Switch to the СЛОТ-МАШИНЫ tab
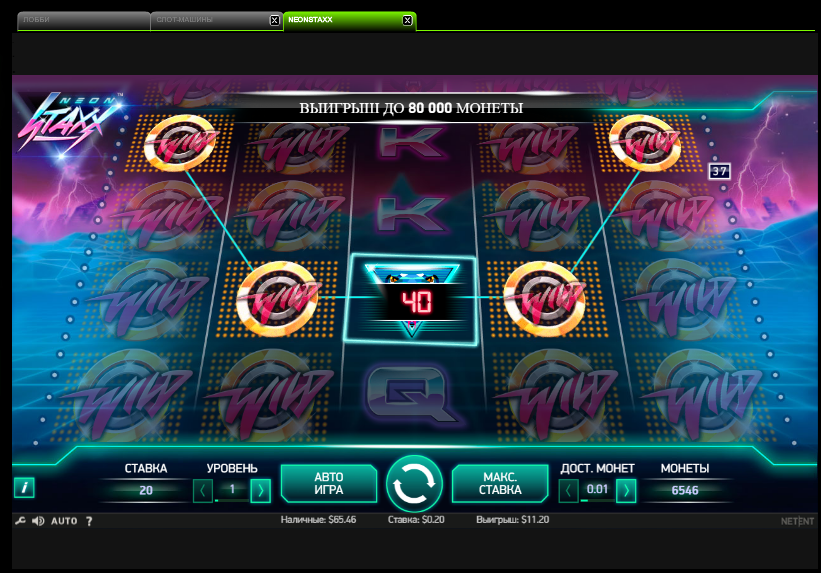The width and height of the screenshot is (821, 573). 207,20
